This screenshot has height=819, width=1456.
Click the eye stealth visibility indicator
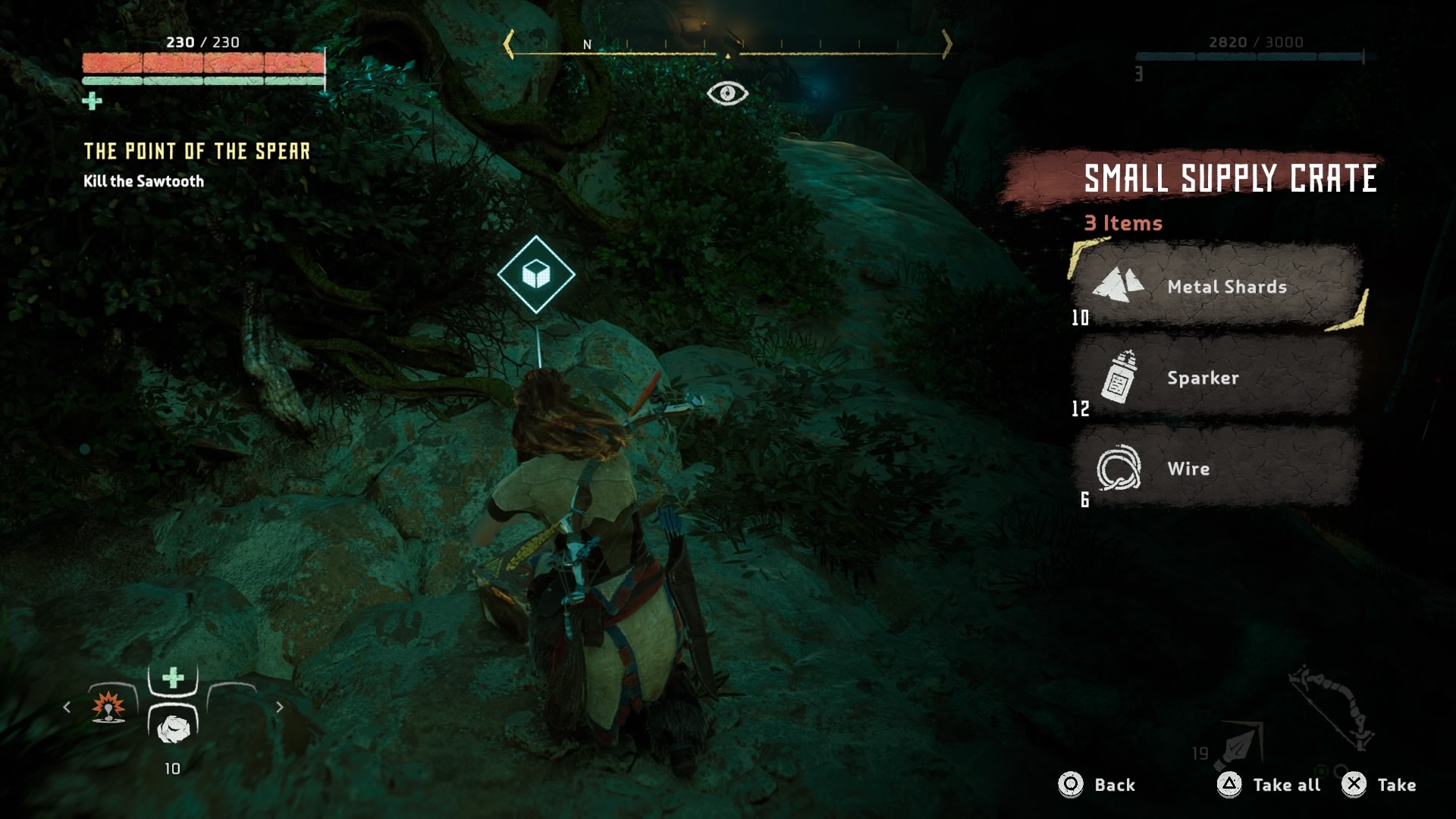(x=727, y=93)
